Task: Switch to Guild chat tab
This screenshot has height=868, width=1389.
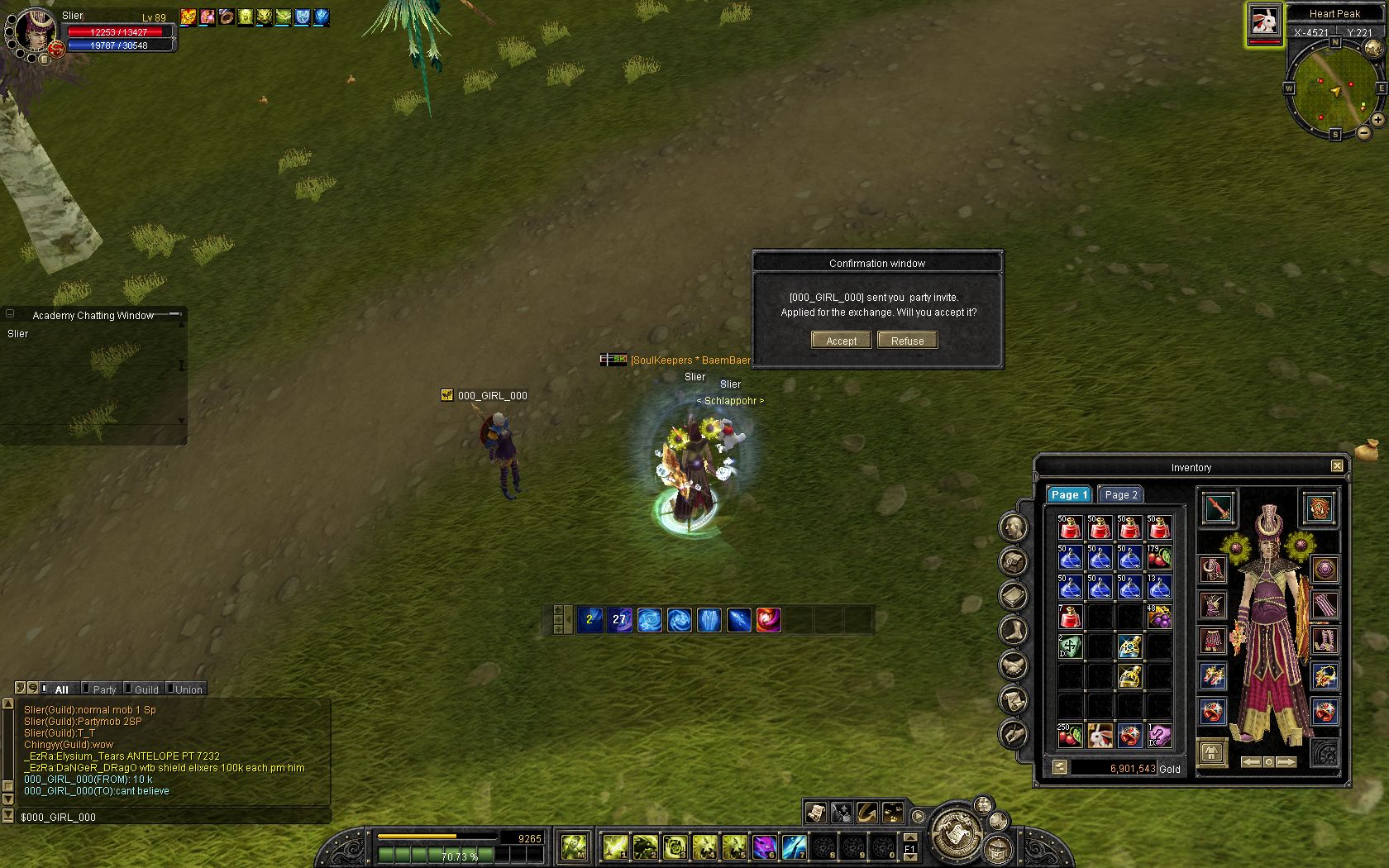Action: click(146, 689)
